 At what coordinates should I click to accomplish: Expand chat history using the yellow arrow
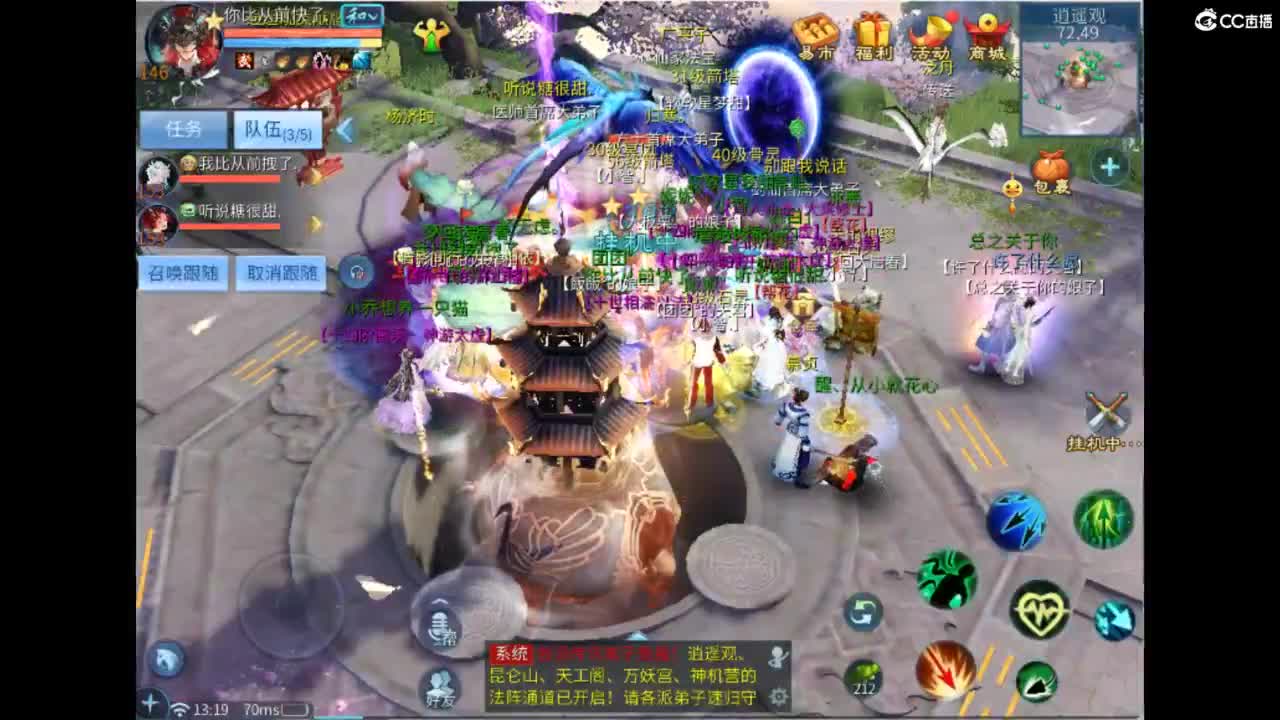coord(315,222)
